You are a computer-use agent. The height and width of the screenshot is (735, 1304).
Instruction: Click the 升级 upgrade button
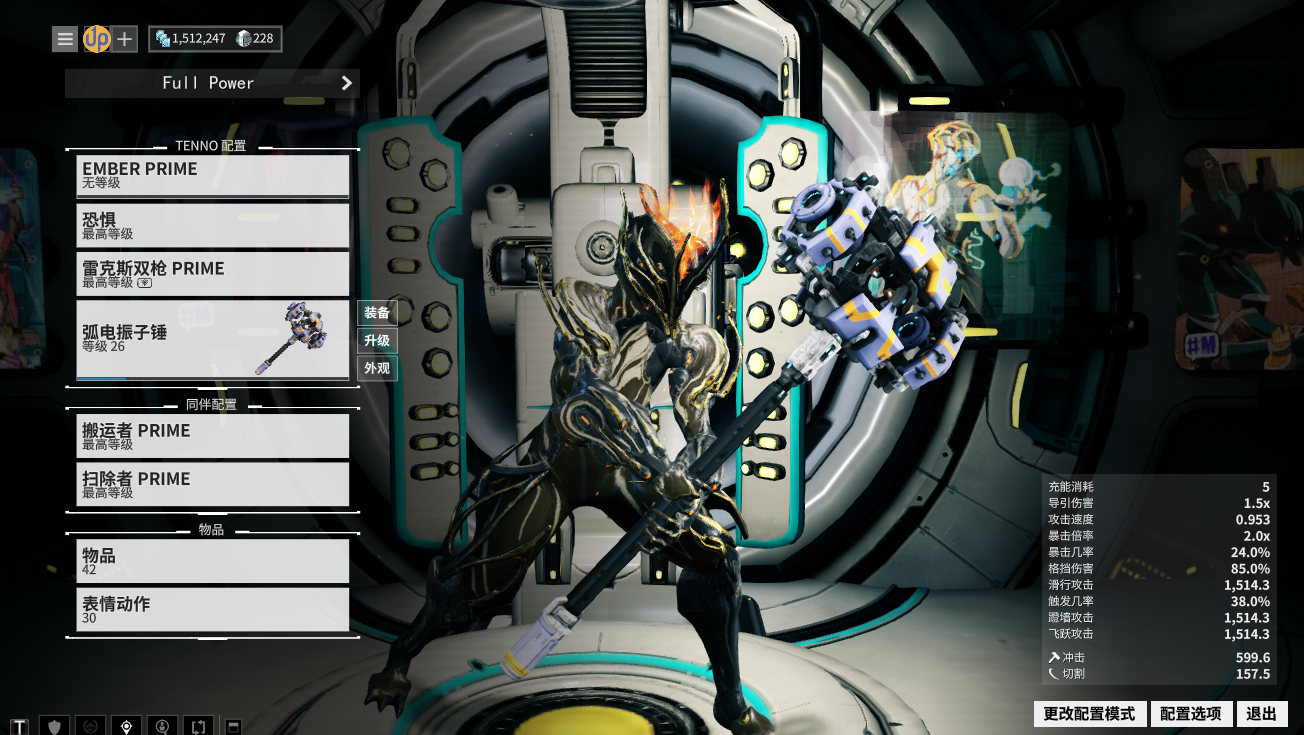pos(377,341)
